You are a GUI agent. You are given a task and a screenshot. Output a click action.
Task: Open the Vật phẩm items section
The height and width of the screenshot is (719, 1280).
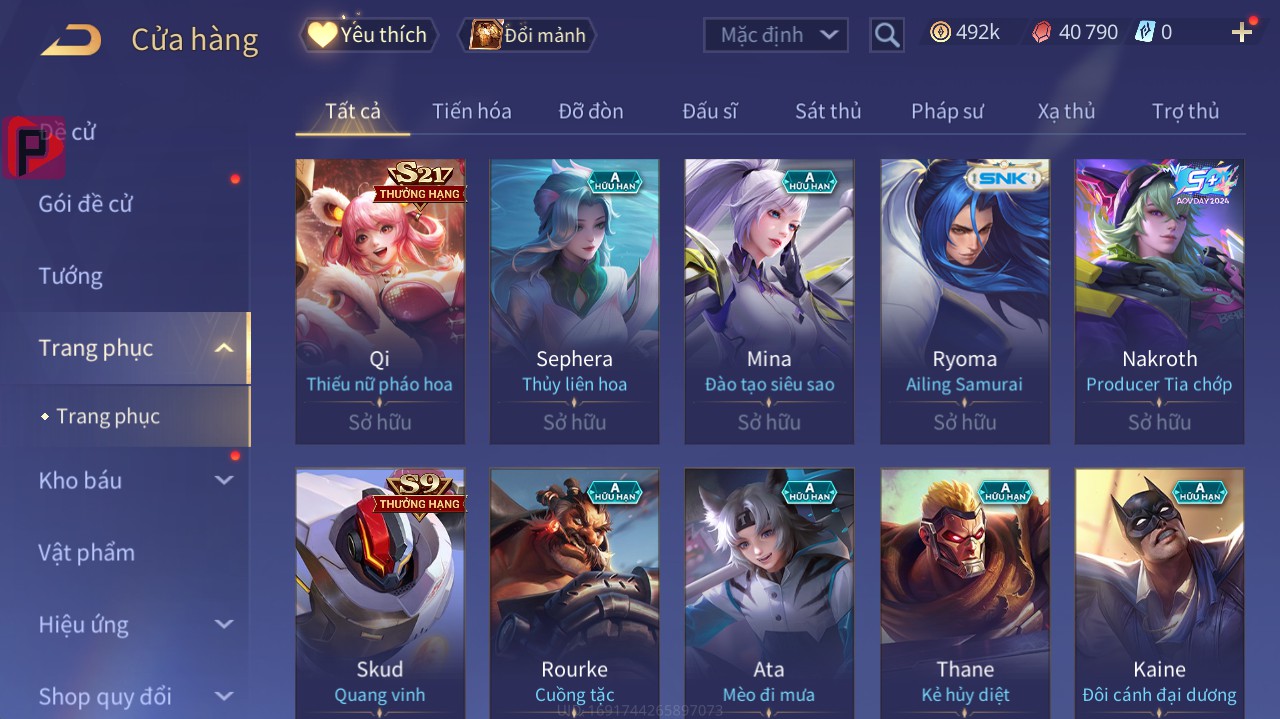tap(86, 553)
